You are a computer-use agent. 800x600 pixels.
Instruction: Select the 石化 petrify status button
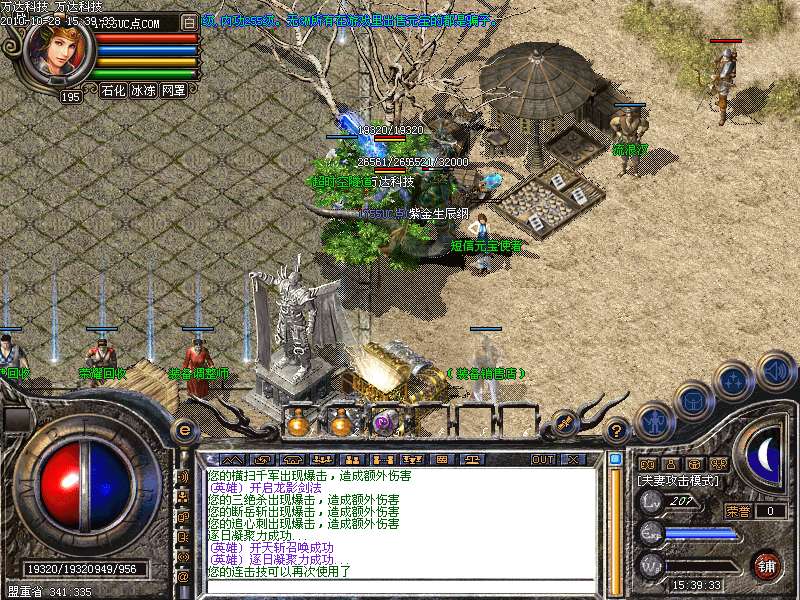(113, 90)
